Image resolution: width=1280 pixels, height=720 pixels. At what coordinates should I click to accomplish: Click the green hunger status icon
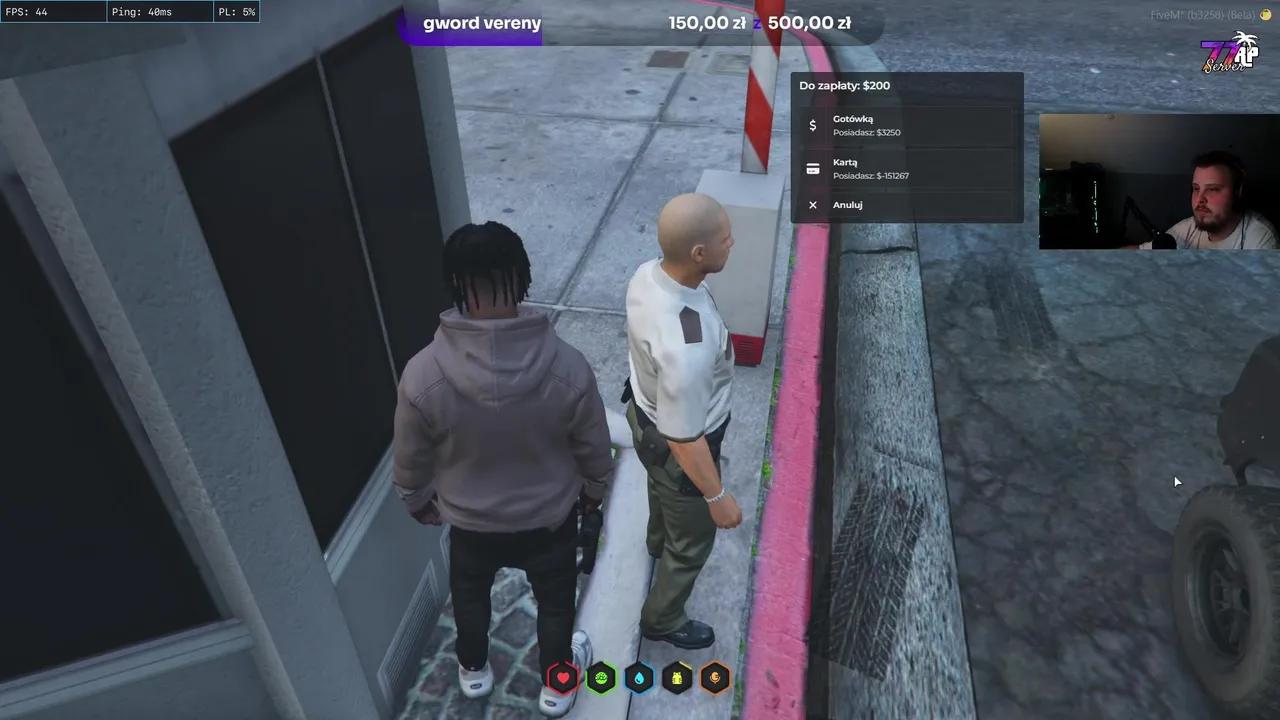click(601, 678)
